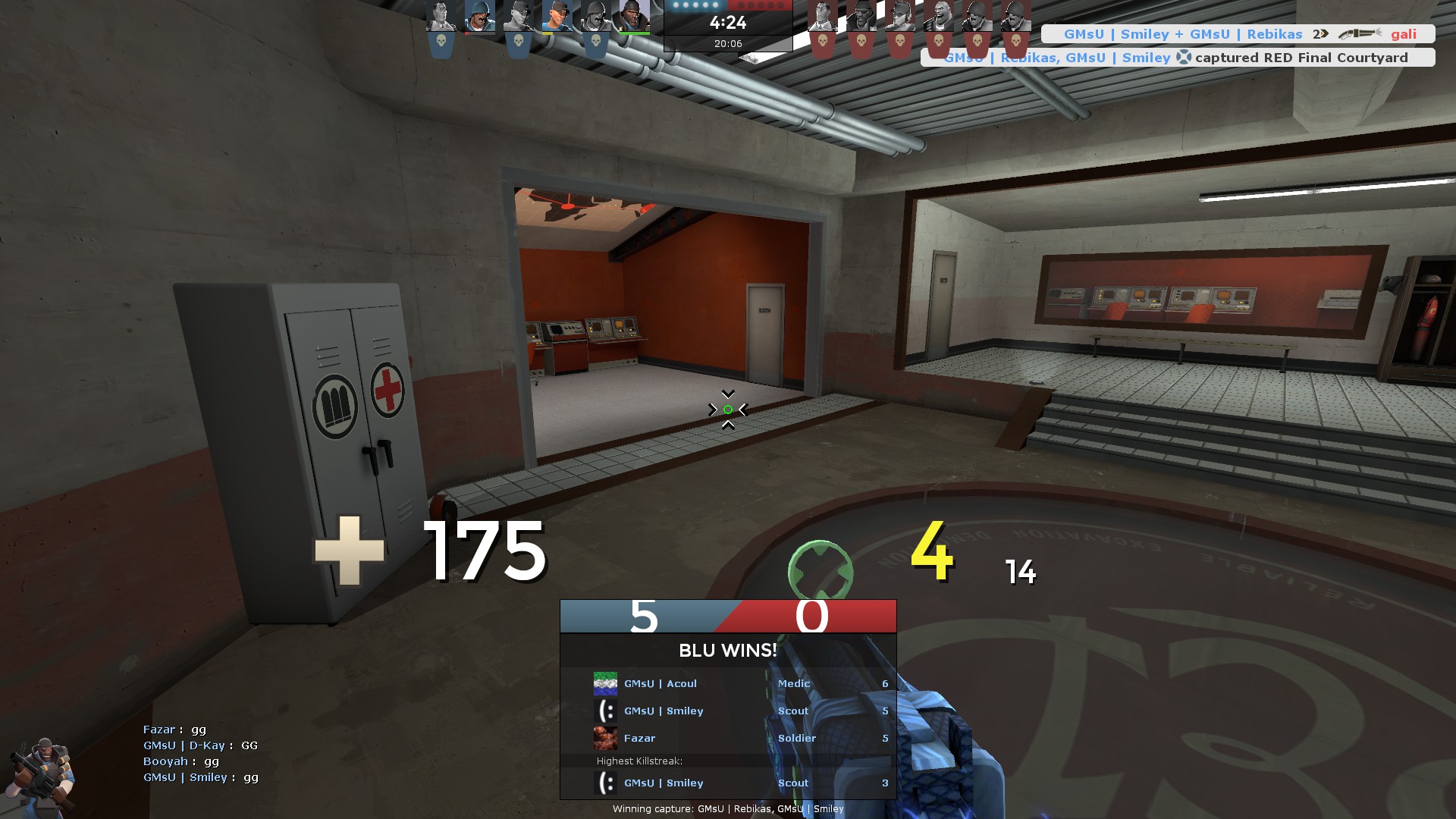1456x819 pixels.
Task: Click Fazar's avatar in the win panel
Action: click(x=605, y=738)
